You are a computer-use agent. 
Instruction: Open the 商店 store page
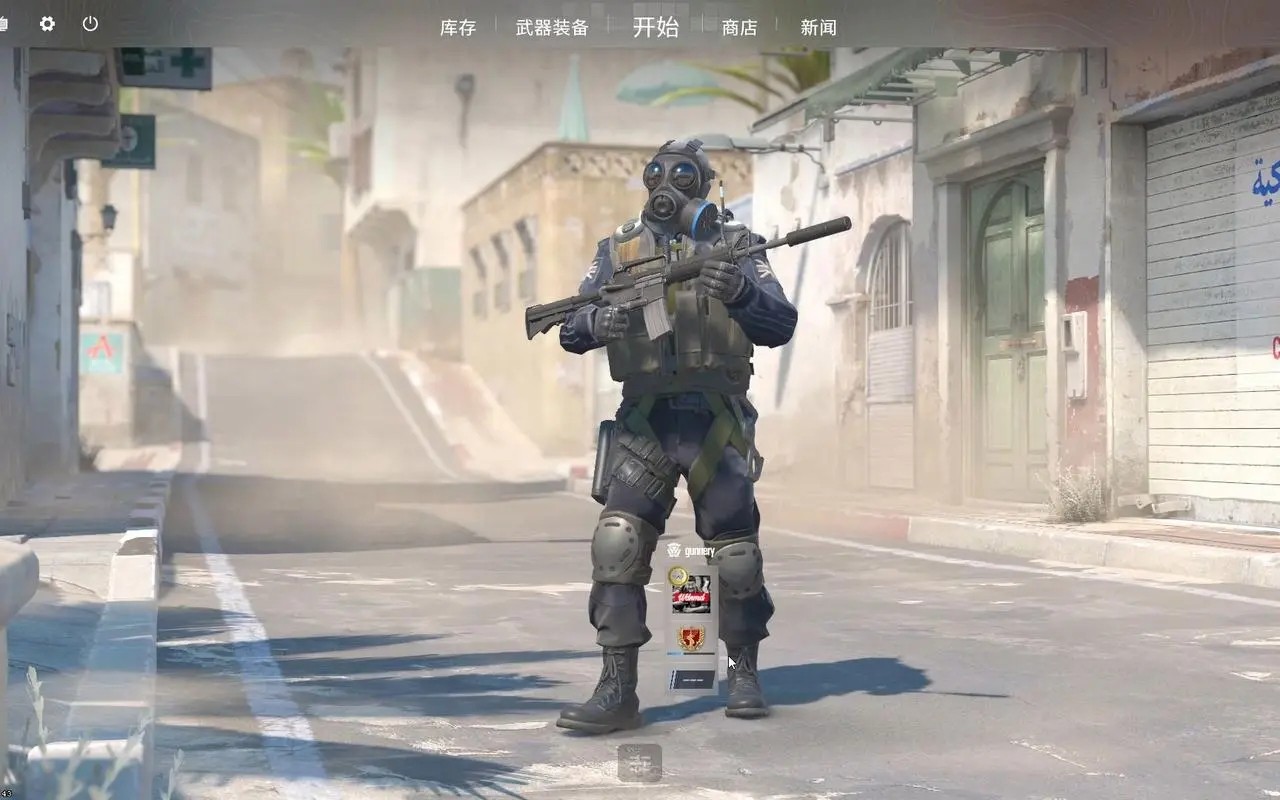click(739, 28)
